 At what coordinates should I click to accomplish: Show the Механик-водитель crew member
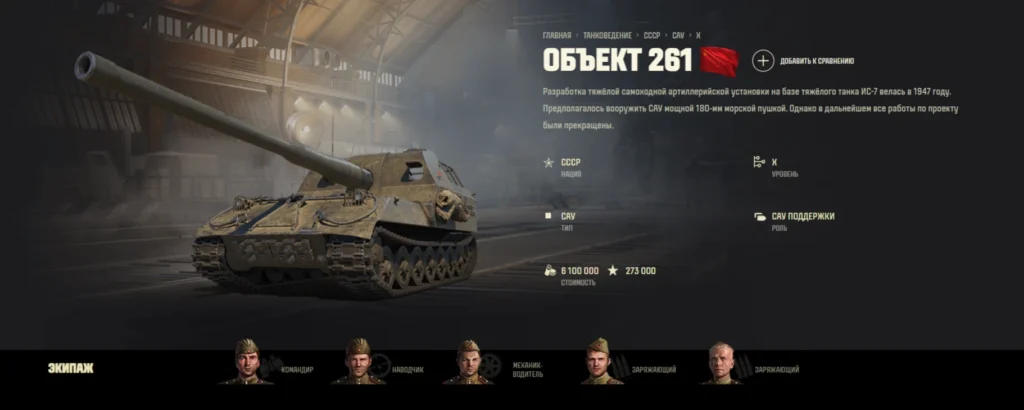coord(468,362)
